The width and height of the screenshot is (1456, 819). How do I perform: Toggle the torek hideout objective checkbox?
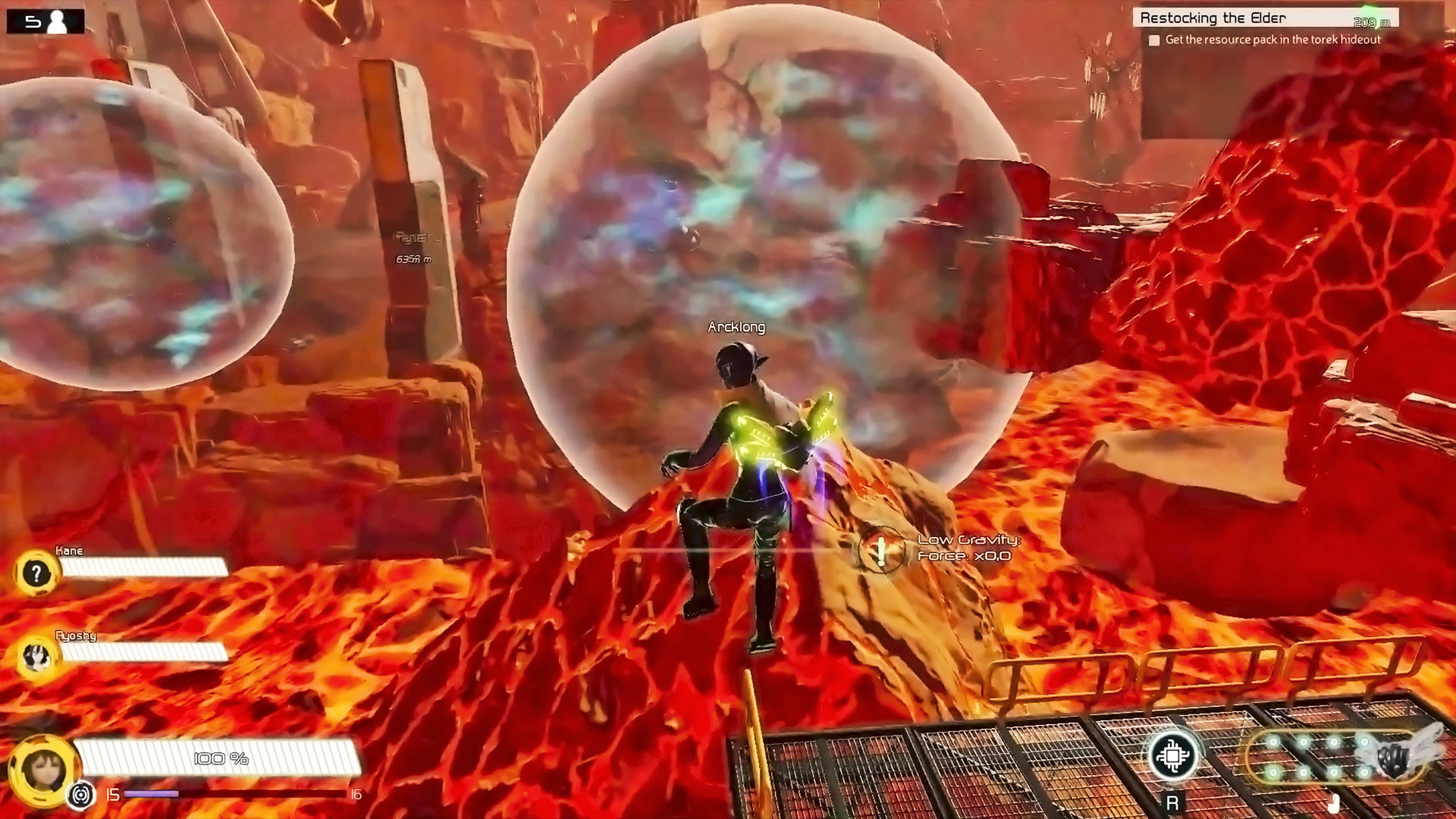pos(1154,40)
